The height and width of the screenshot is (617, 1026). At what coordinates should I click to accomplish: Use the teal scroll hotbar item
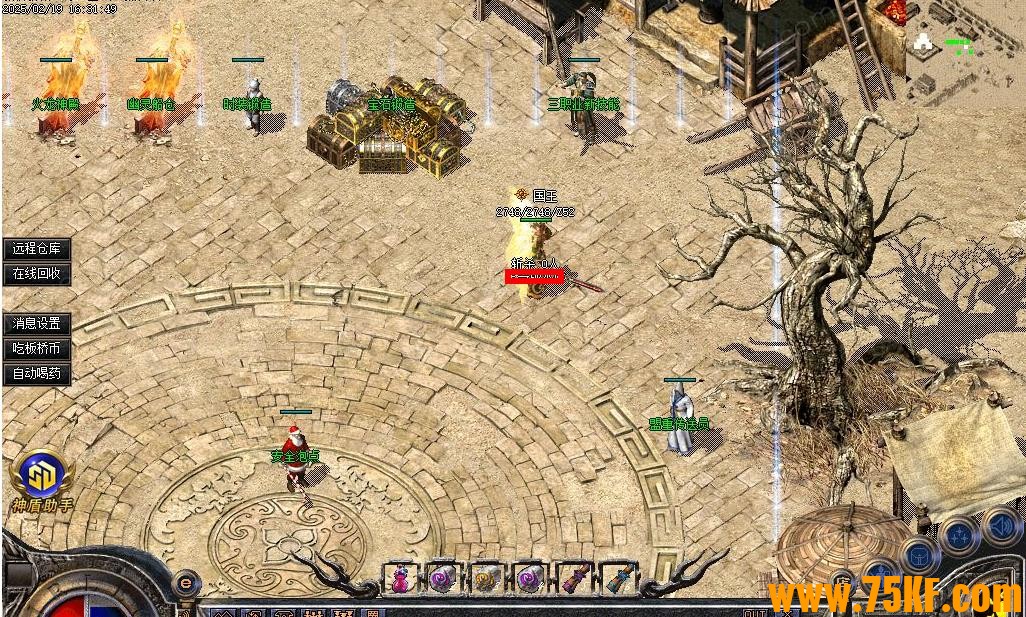pyautogui.click(x=616, y=579)
